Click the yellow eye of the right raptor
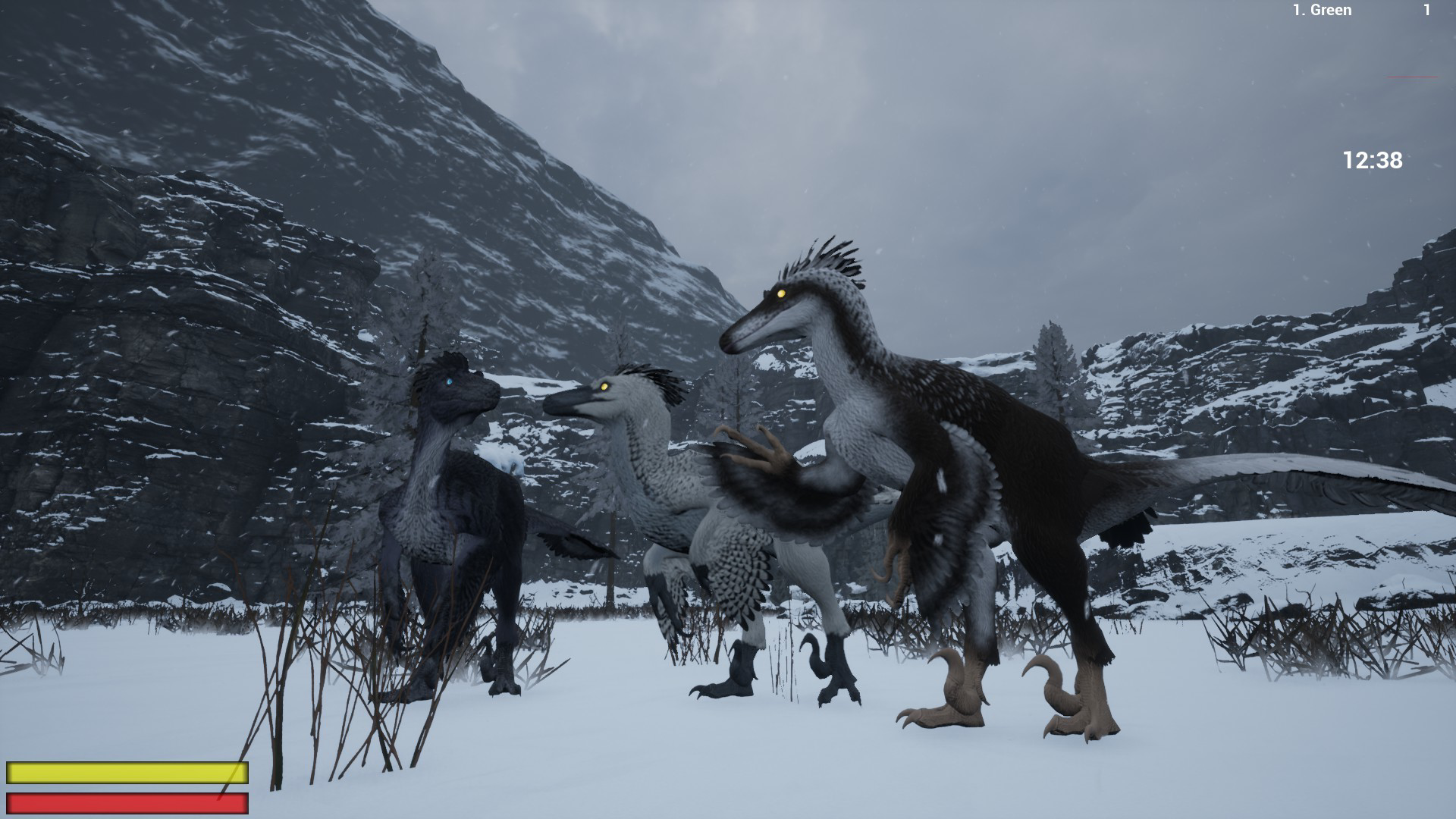The image size is (1456, 819). click(780, 295)
